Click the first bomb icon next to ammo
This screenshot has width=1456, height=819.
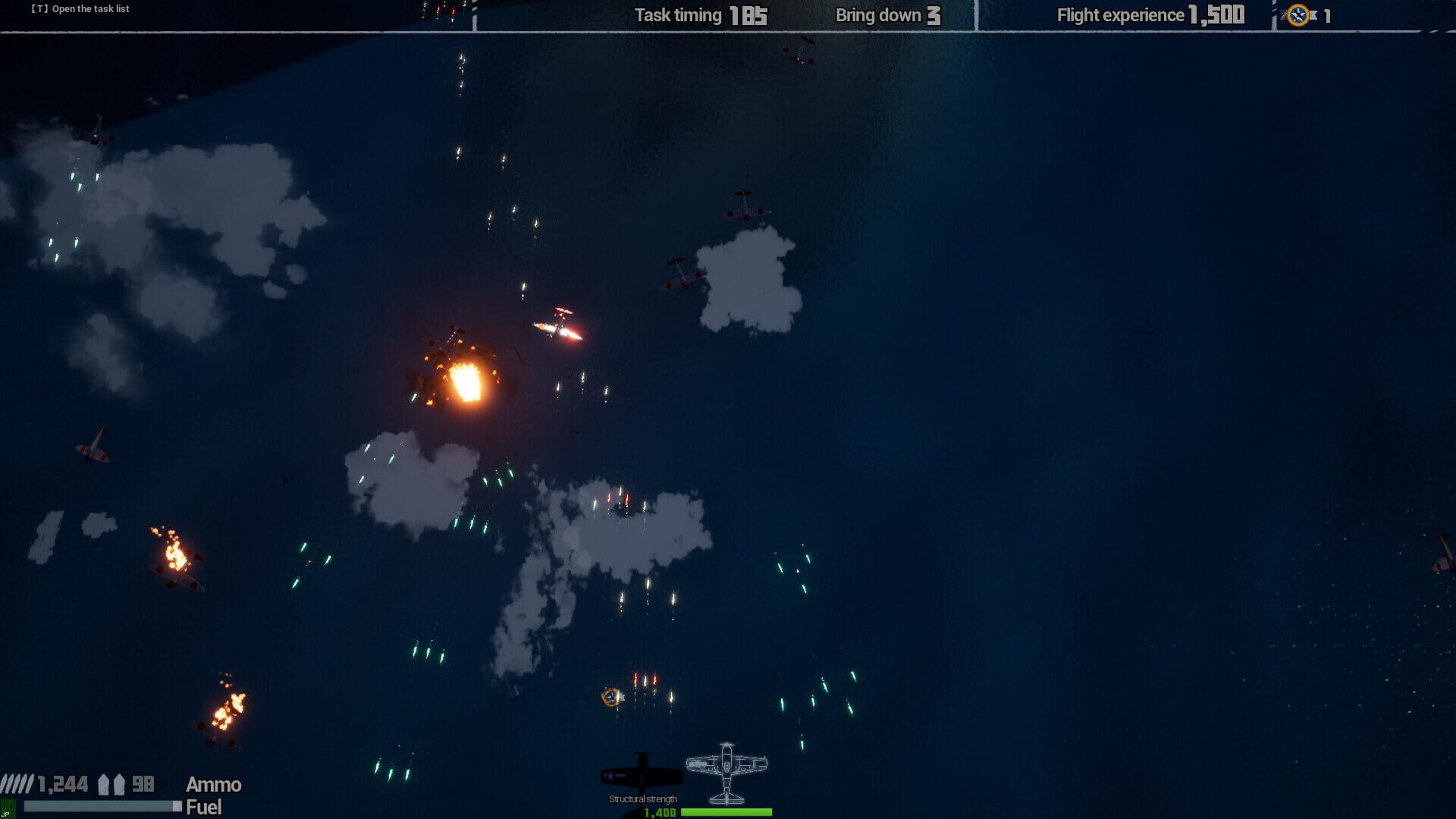[104, 784]
